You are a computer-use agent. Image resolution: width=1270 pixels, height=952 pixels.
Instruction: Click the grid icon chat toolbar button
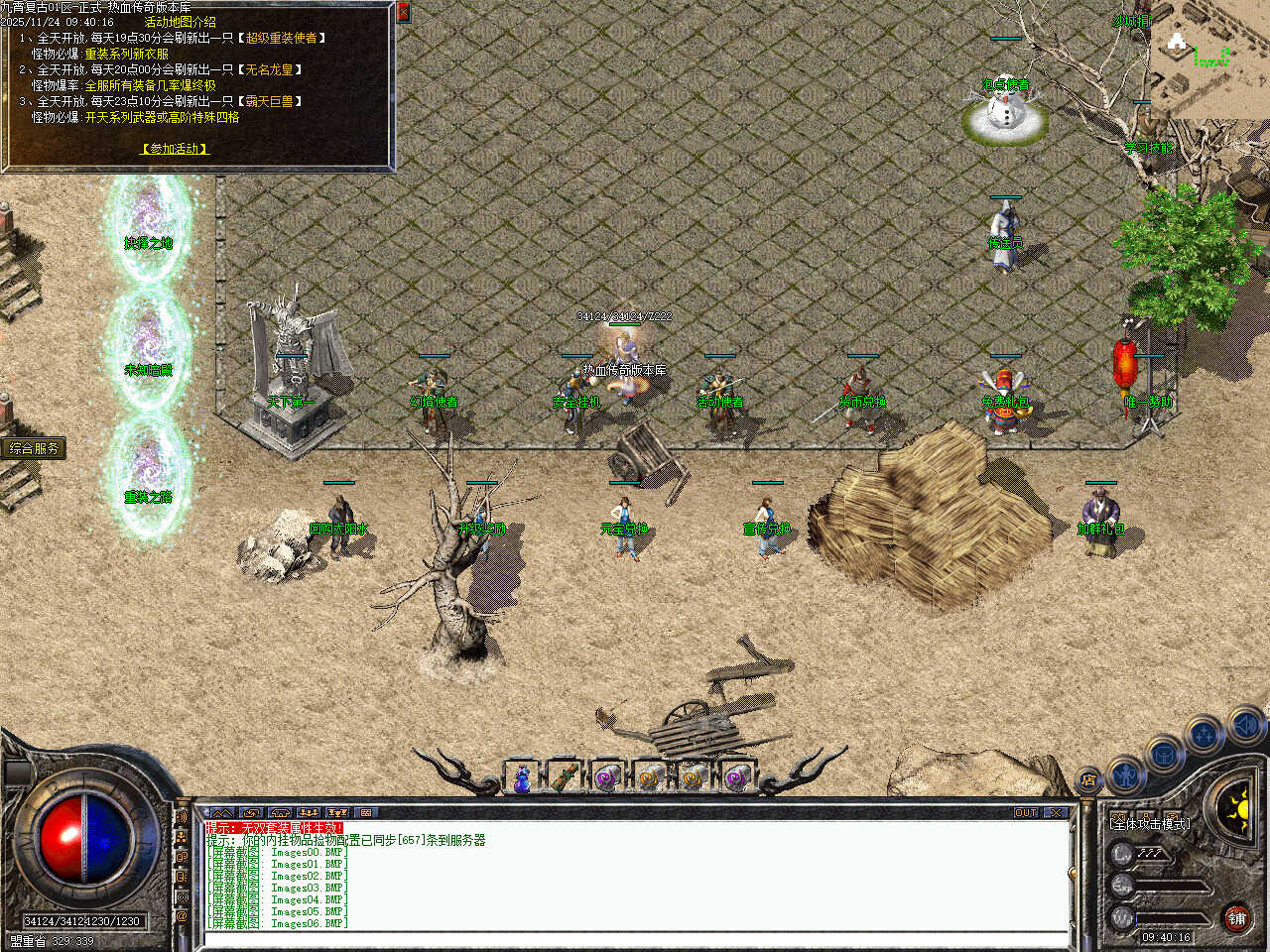click(365, 812)
